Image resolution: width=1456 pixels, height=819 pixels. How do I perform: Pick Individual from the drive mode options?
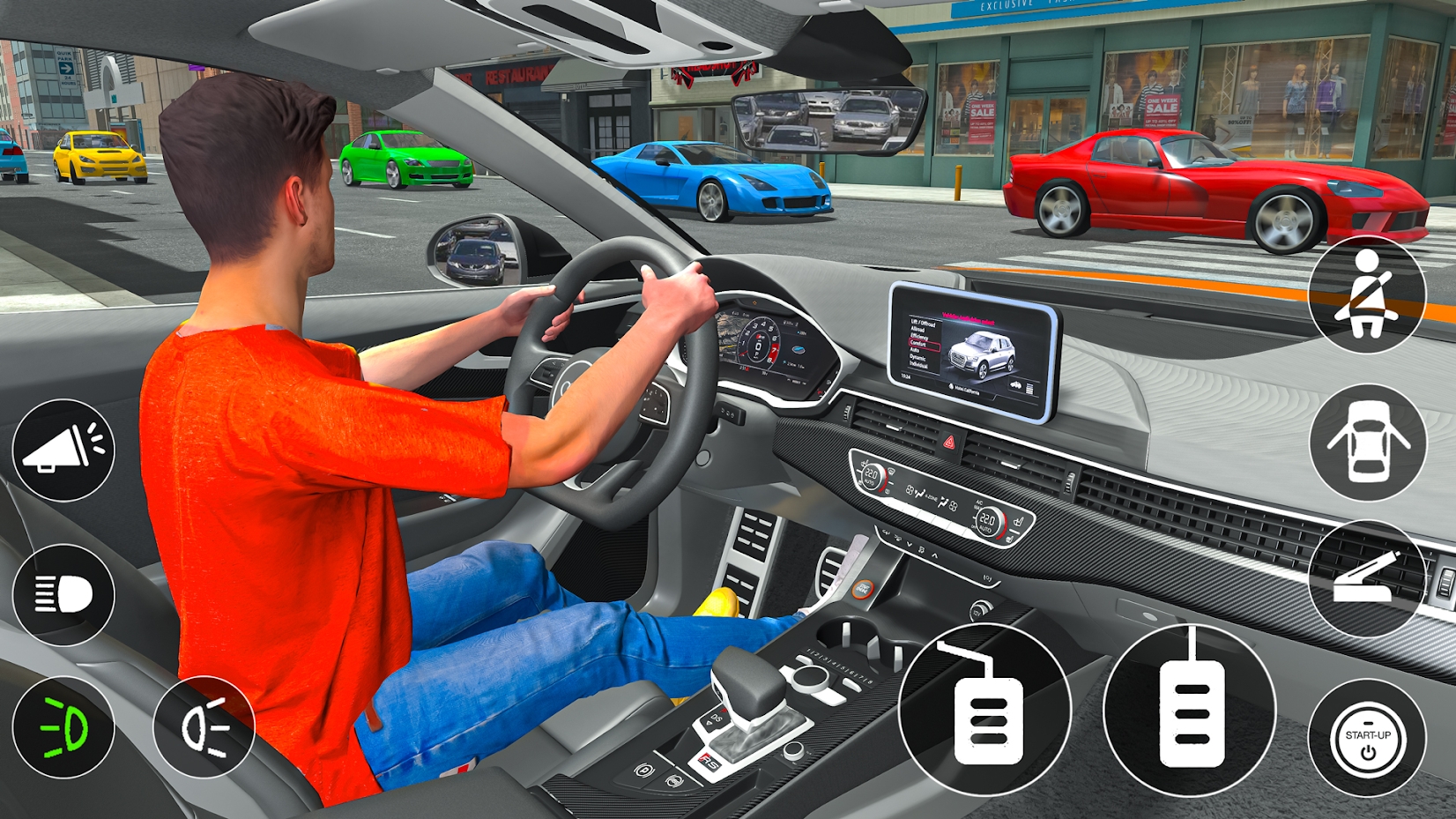pyautogui.click(x=920, y=365)
